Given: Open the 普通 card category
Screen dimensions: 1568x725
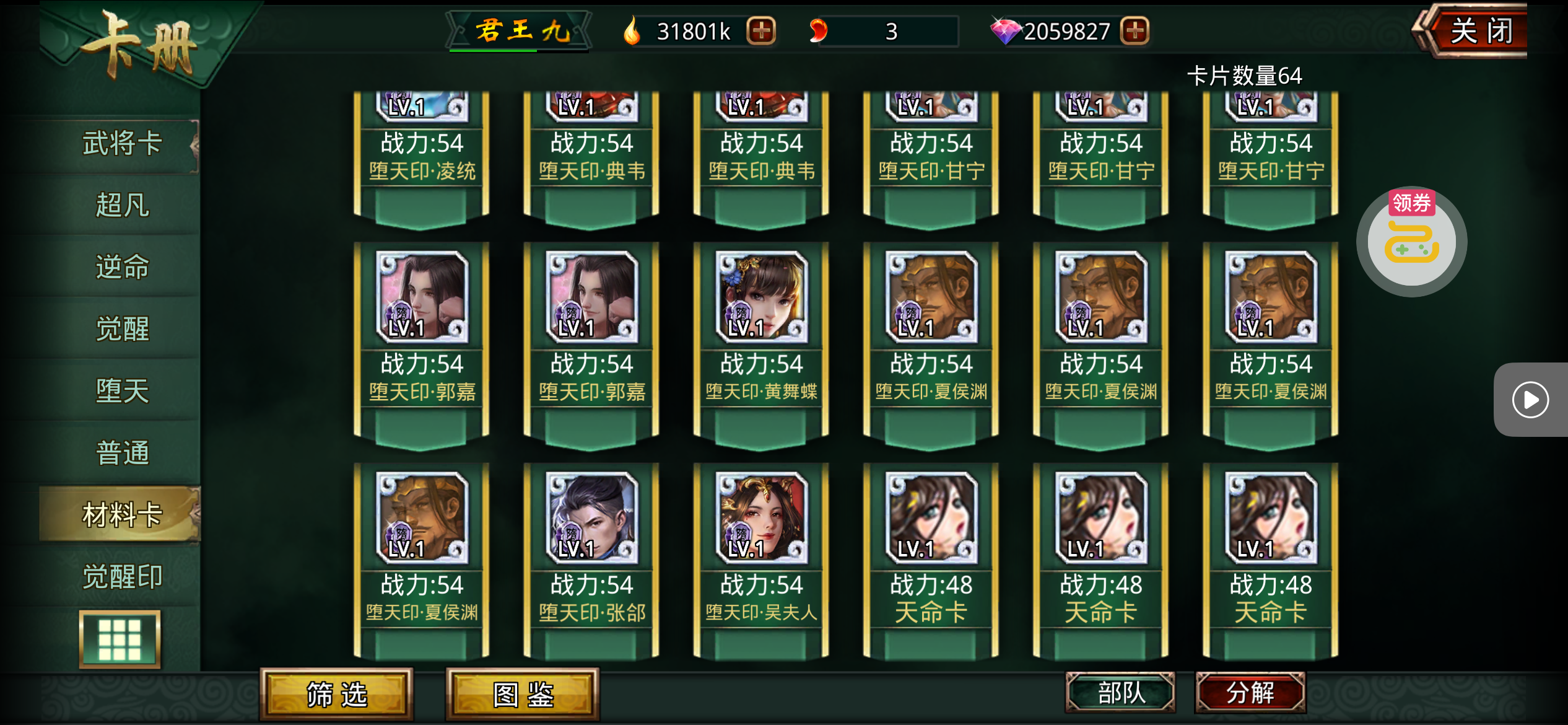Looking at the screenshot, I should (122, 453).
